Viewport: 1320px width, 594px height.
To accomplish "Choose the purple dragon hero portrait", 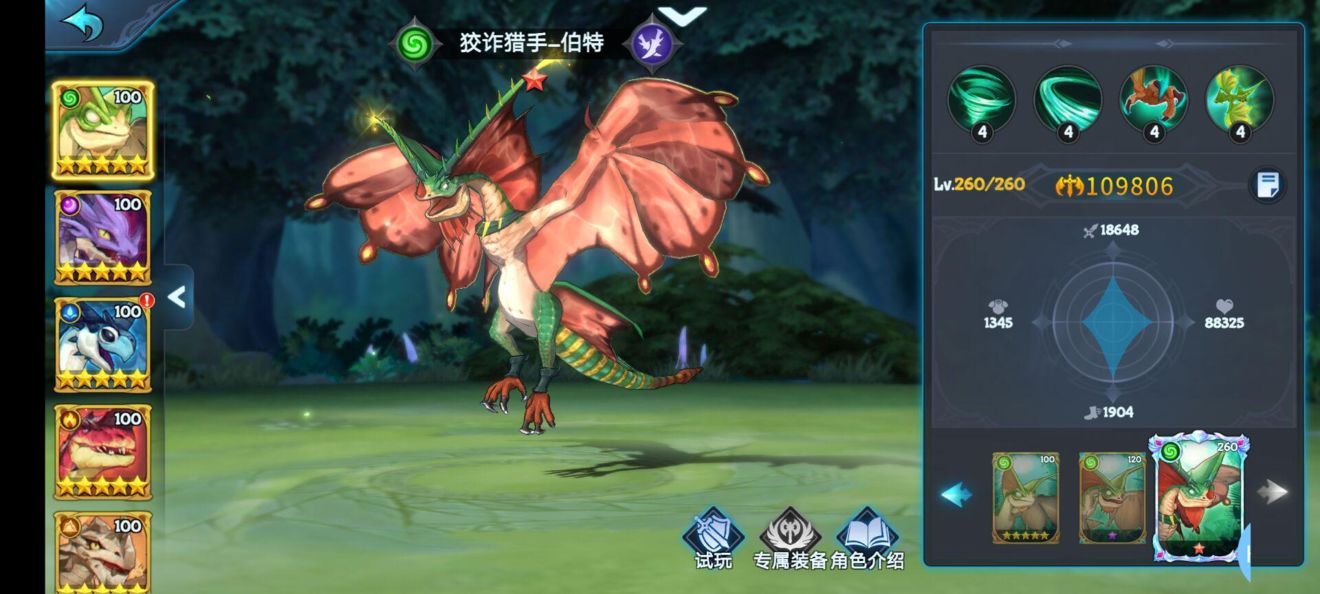I will (102, 237).
